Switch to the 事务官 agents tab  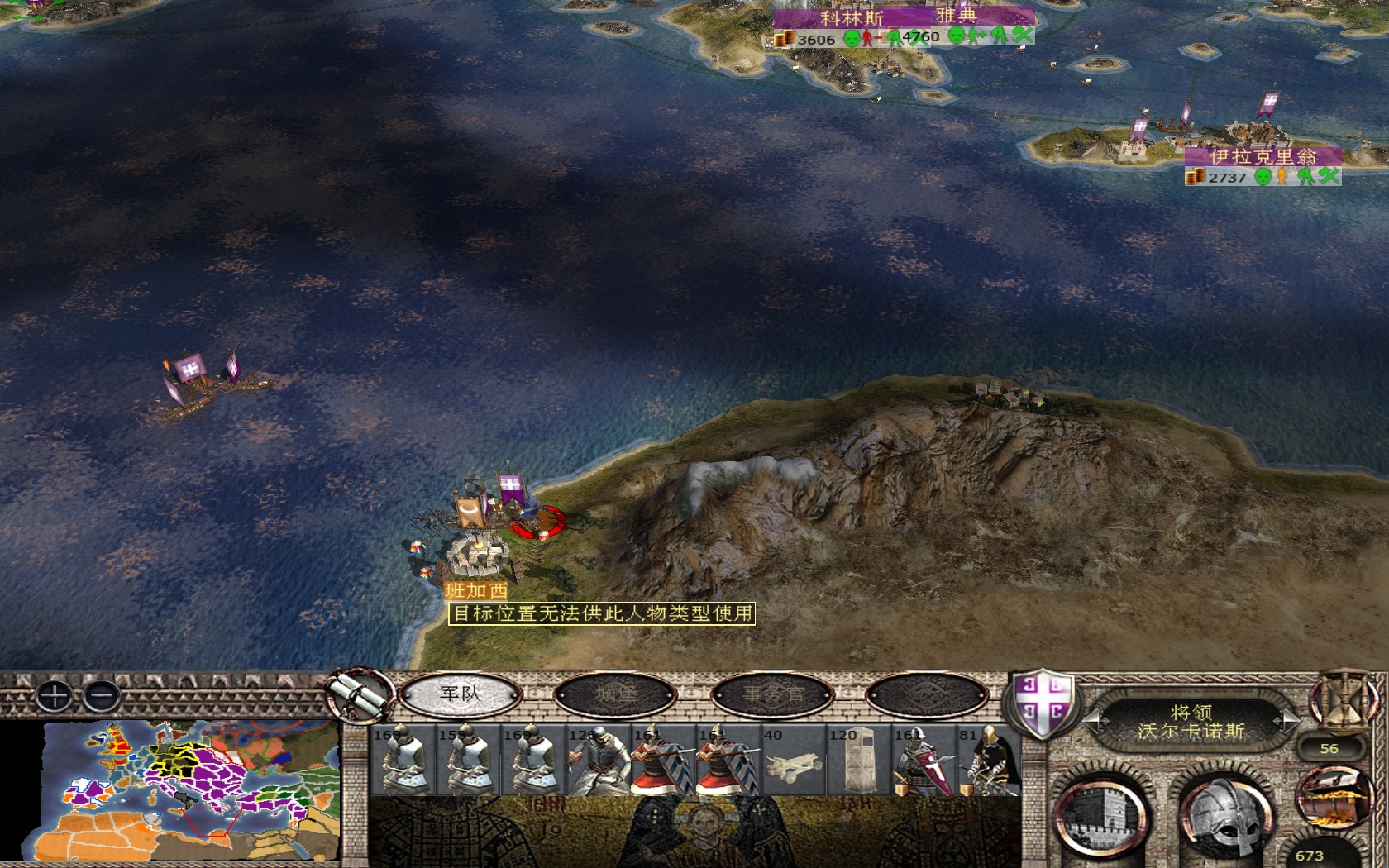772,694
